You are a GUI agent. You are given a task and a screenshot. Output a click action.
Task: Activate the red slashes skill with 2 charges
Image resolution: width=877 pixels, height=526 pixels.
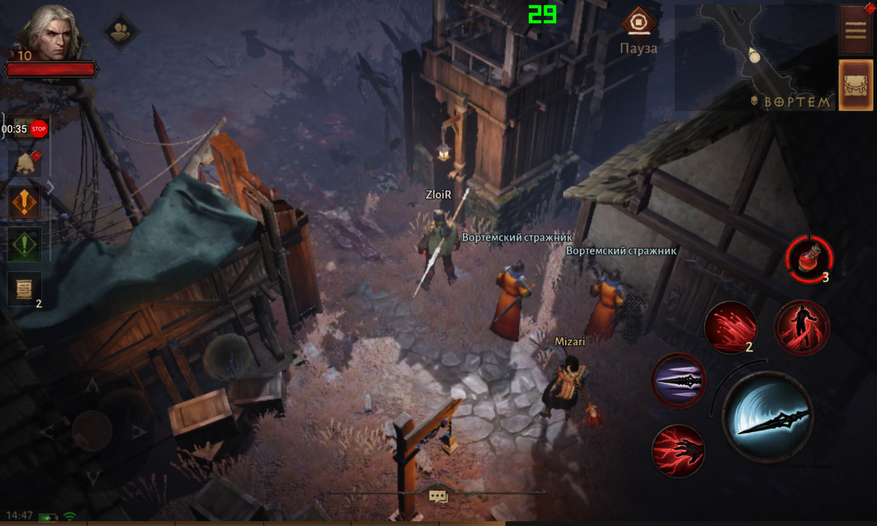click(x=731, y=327)
